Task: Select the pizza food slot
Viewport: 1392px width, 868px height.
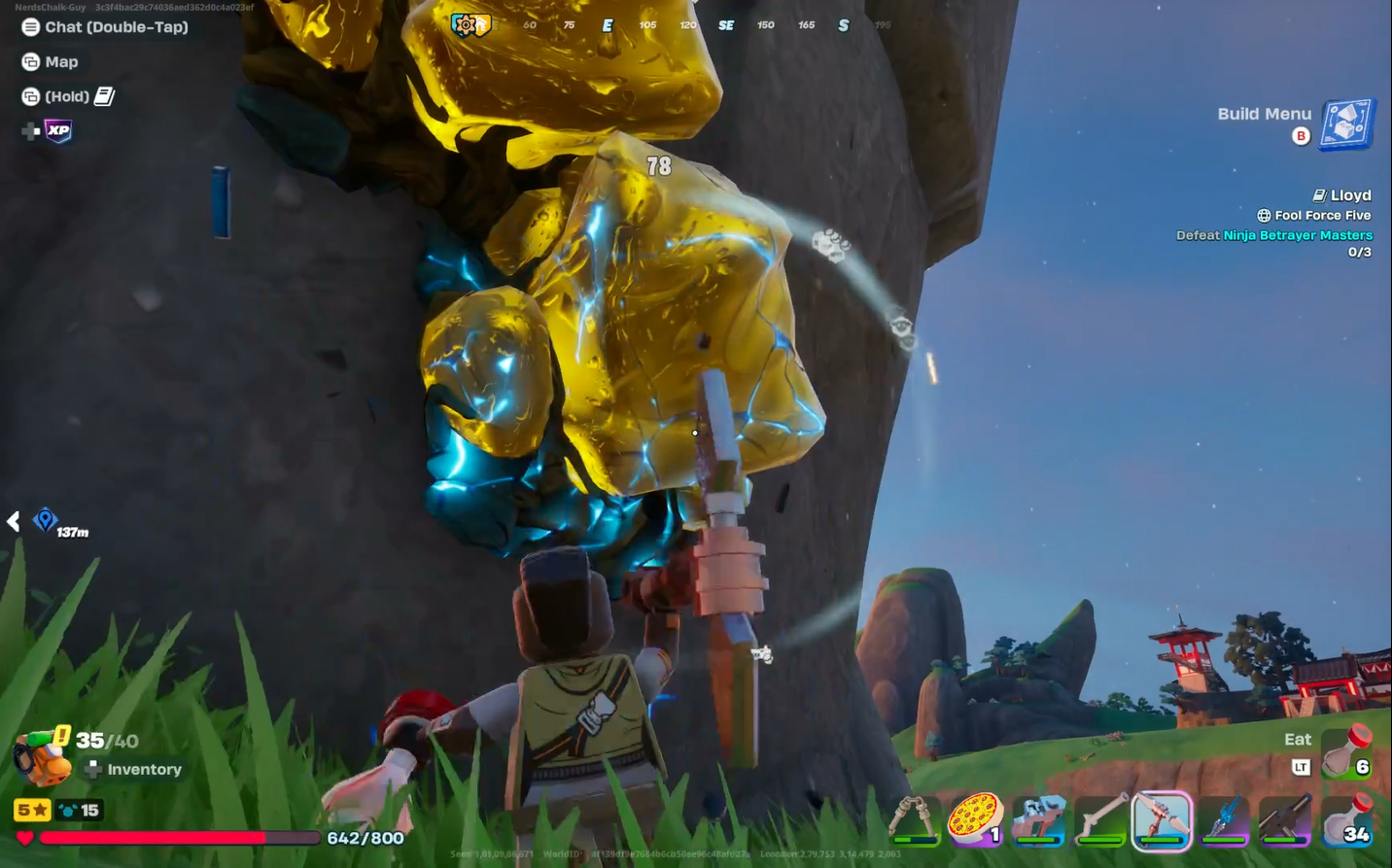Action: click(x=977, y=819)
